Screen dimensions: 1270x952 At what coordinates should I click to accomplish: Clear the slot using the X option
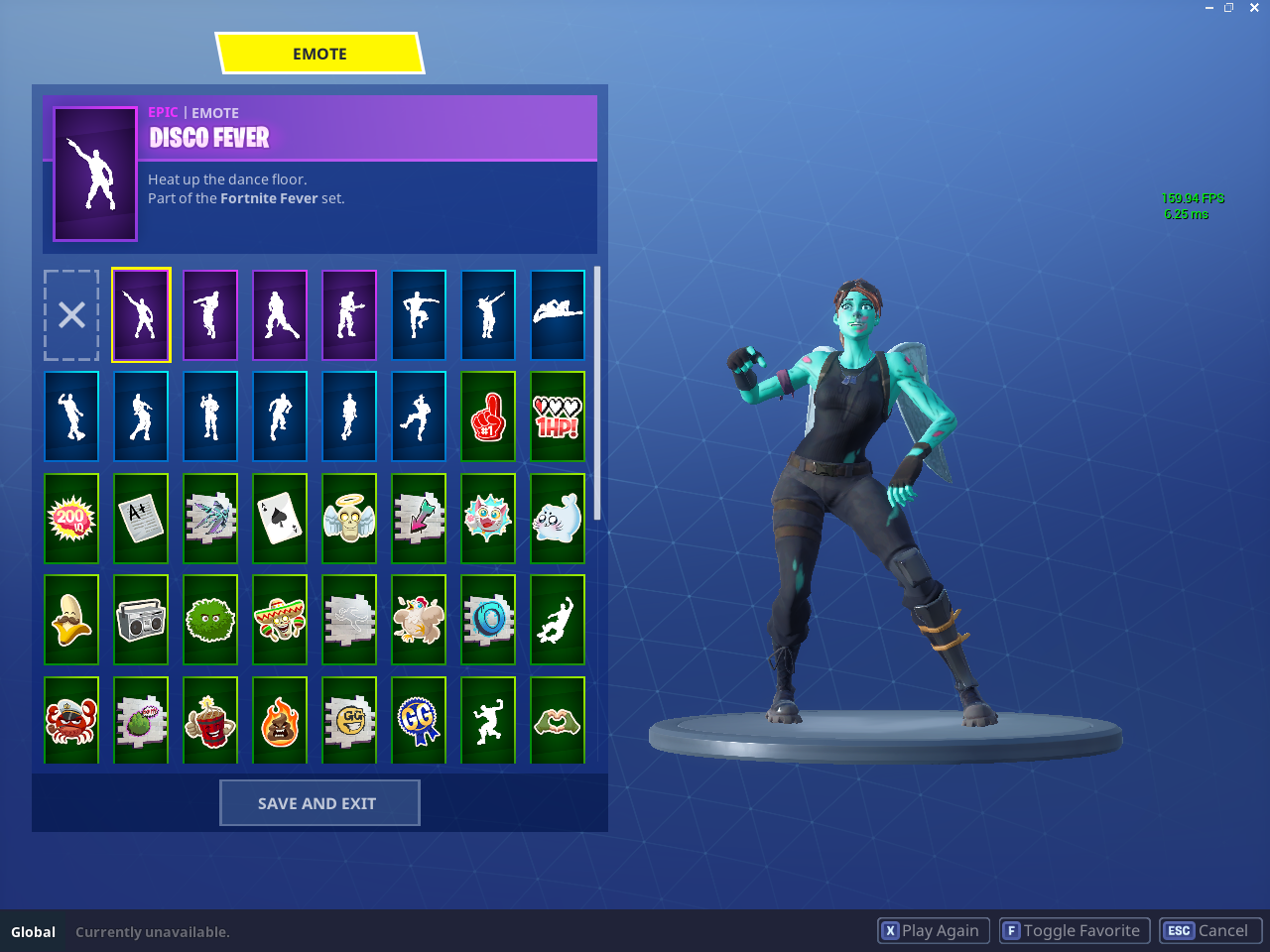[x=70, y=314]
